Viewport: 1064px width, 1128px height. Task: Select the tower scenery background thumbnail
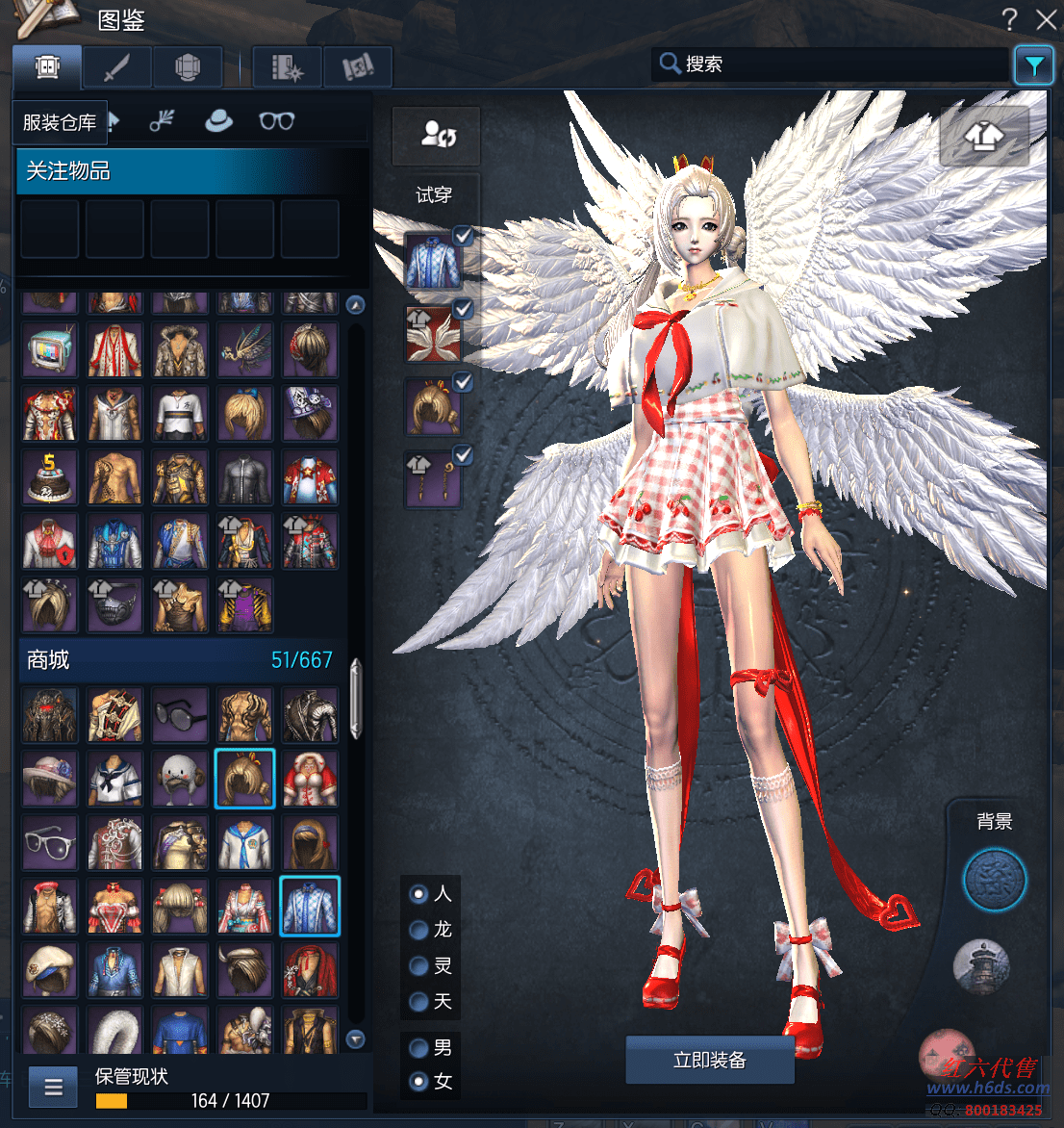(981, 965)
